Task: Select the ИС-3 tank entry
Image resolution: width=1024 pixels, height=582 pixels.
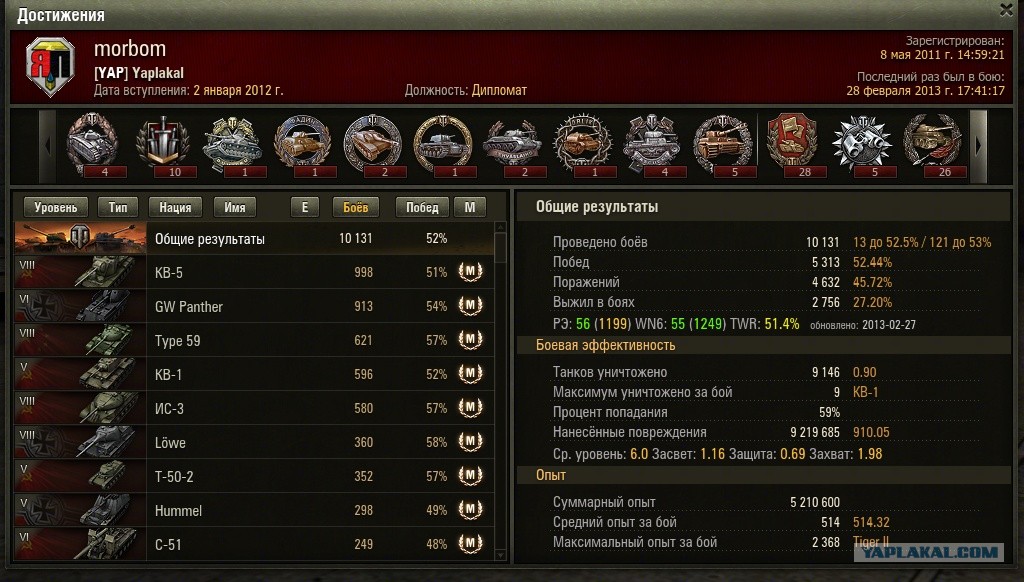Action: 255,409
